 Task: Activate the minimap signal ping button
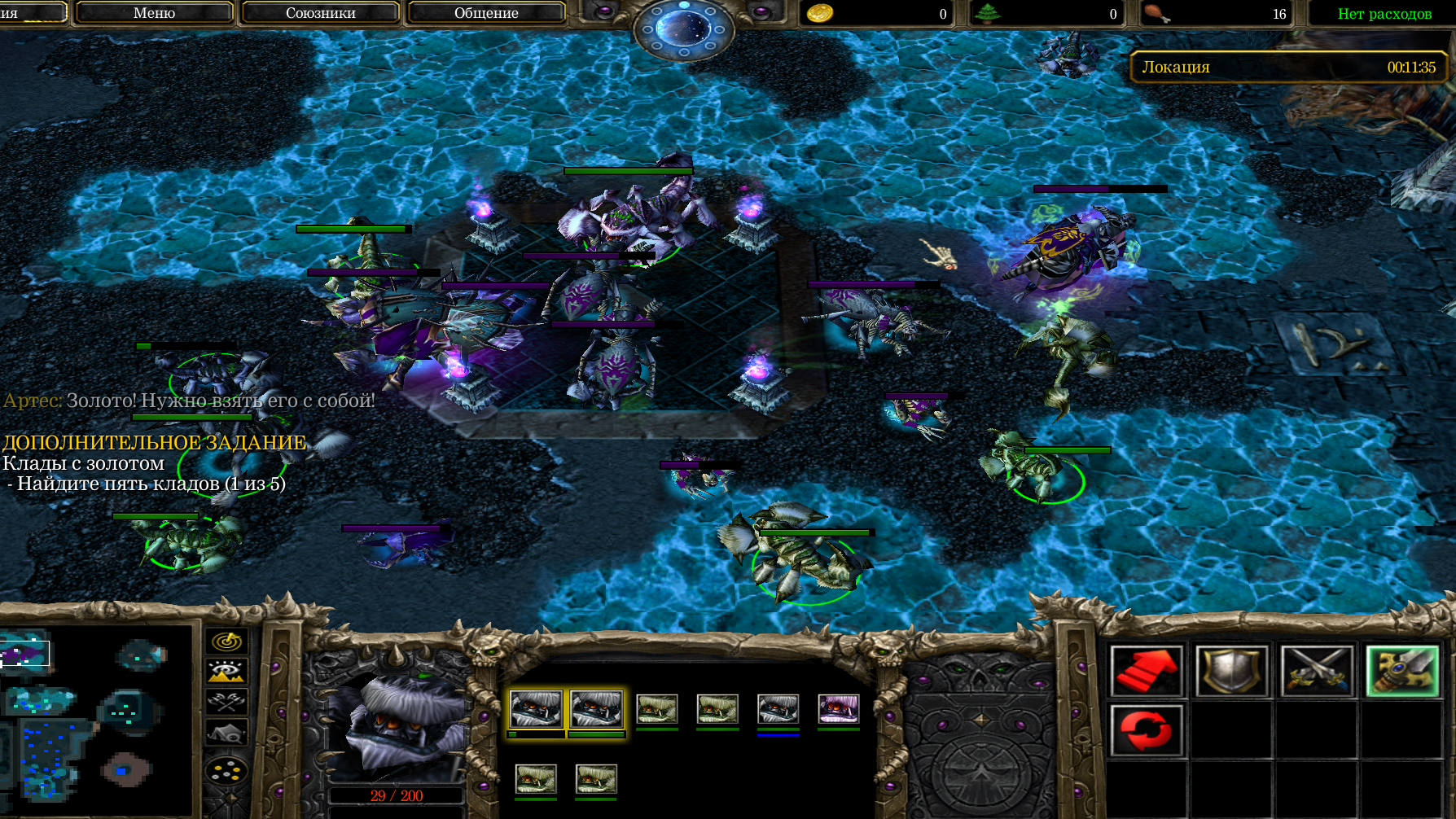click(226, 642)
